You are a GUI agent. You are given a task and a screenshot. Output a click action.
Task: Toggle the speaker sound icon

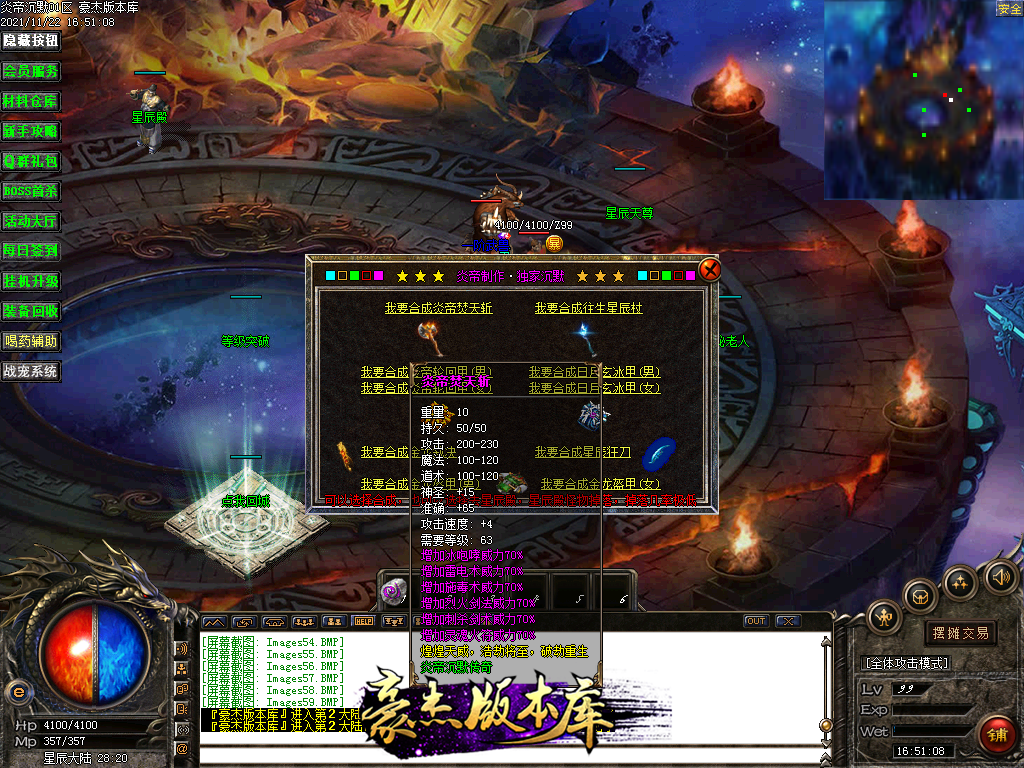pyautogui.click(x=1000, y=577)
